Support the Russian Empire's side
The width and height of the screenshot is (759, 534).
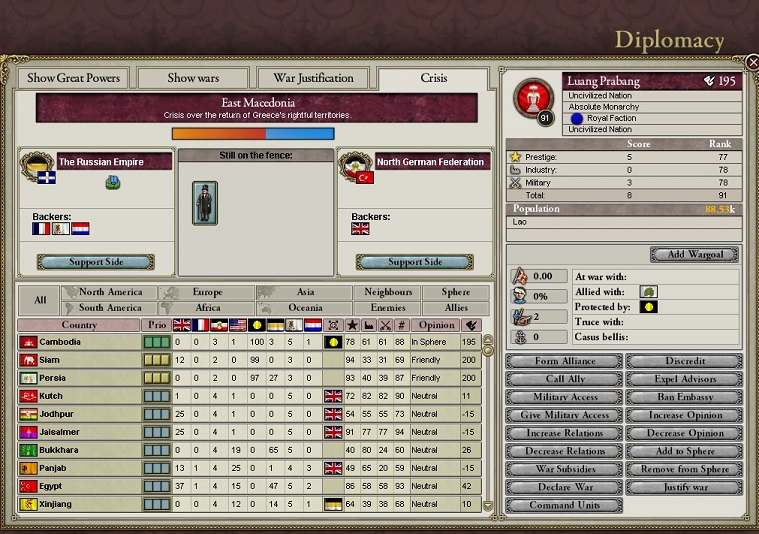(96, 262)
